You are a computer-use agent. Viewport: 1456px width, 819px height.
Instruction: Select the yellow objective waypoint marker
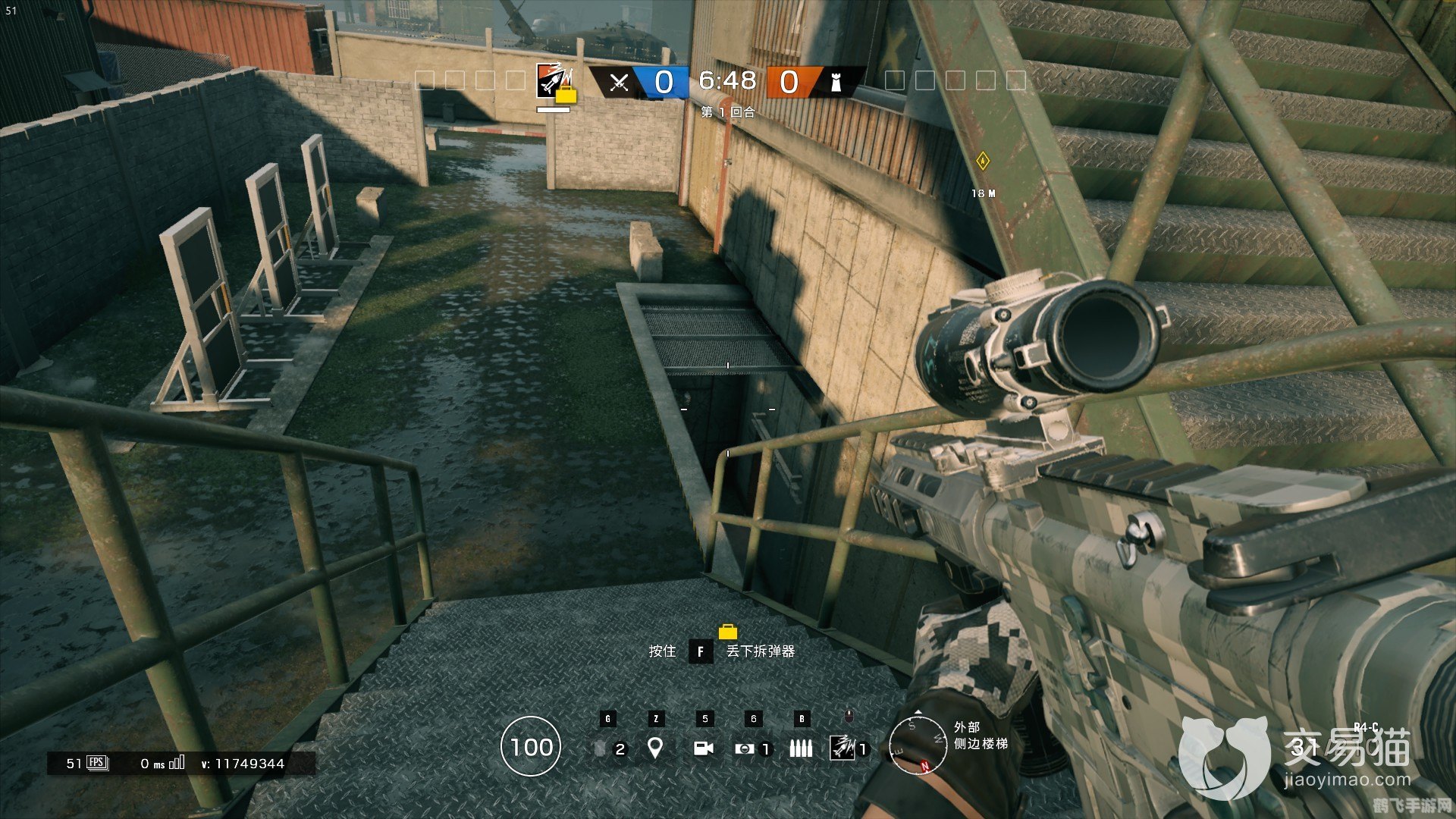pyautogui.click(x=983, y=161)
